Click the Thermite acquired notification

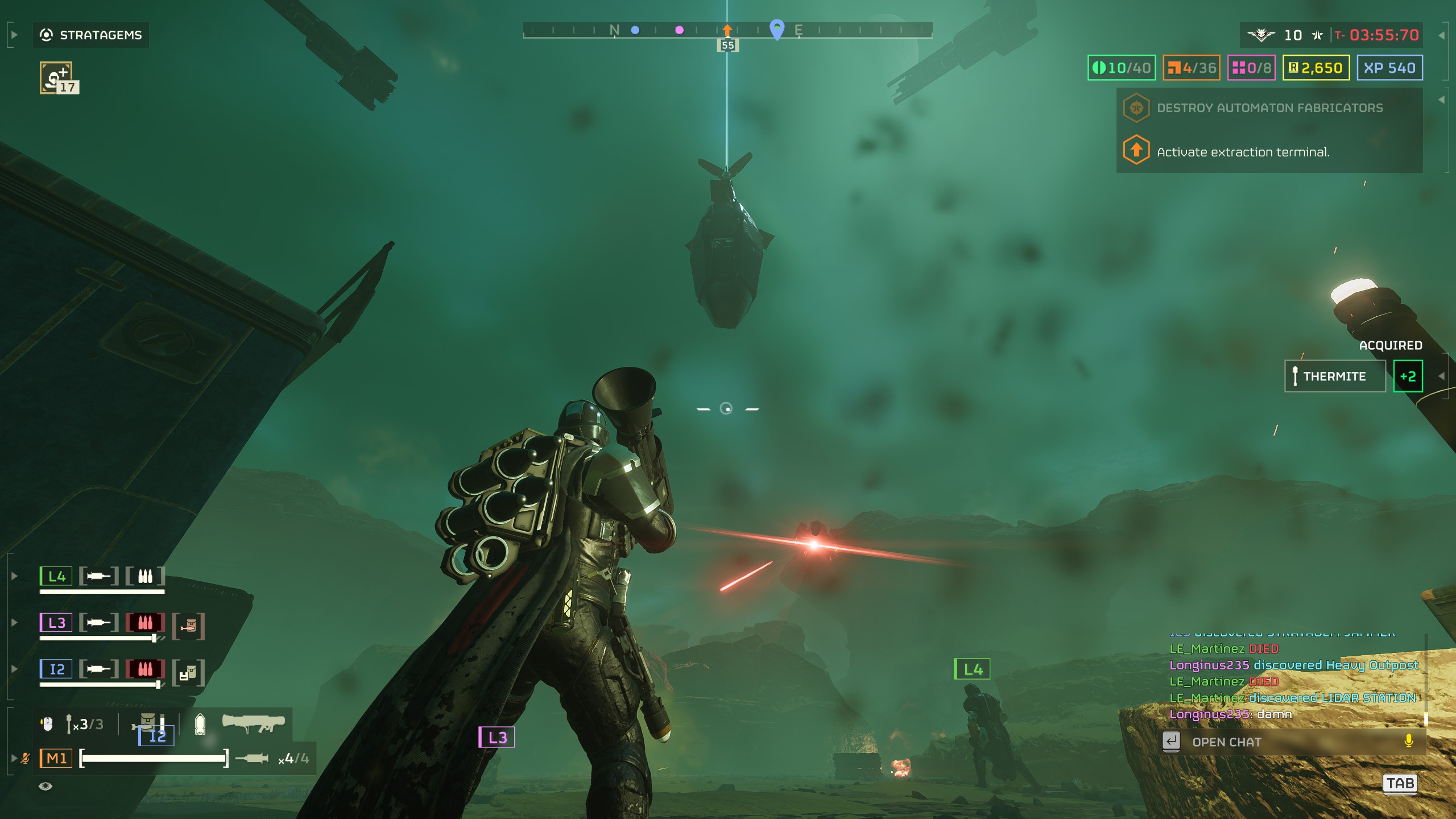pos(1334,377)
